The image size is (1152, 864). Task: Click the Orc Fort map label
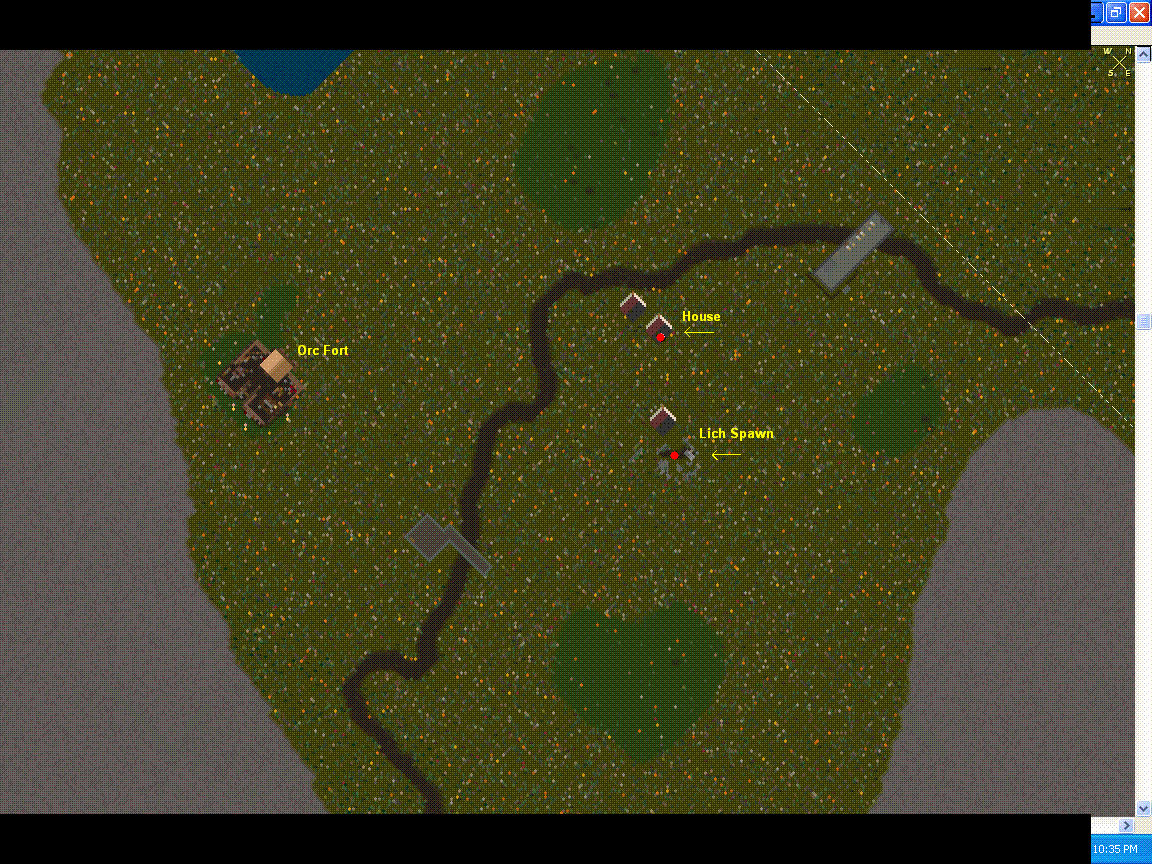point(322,351)
